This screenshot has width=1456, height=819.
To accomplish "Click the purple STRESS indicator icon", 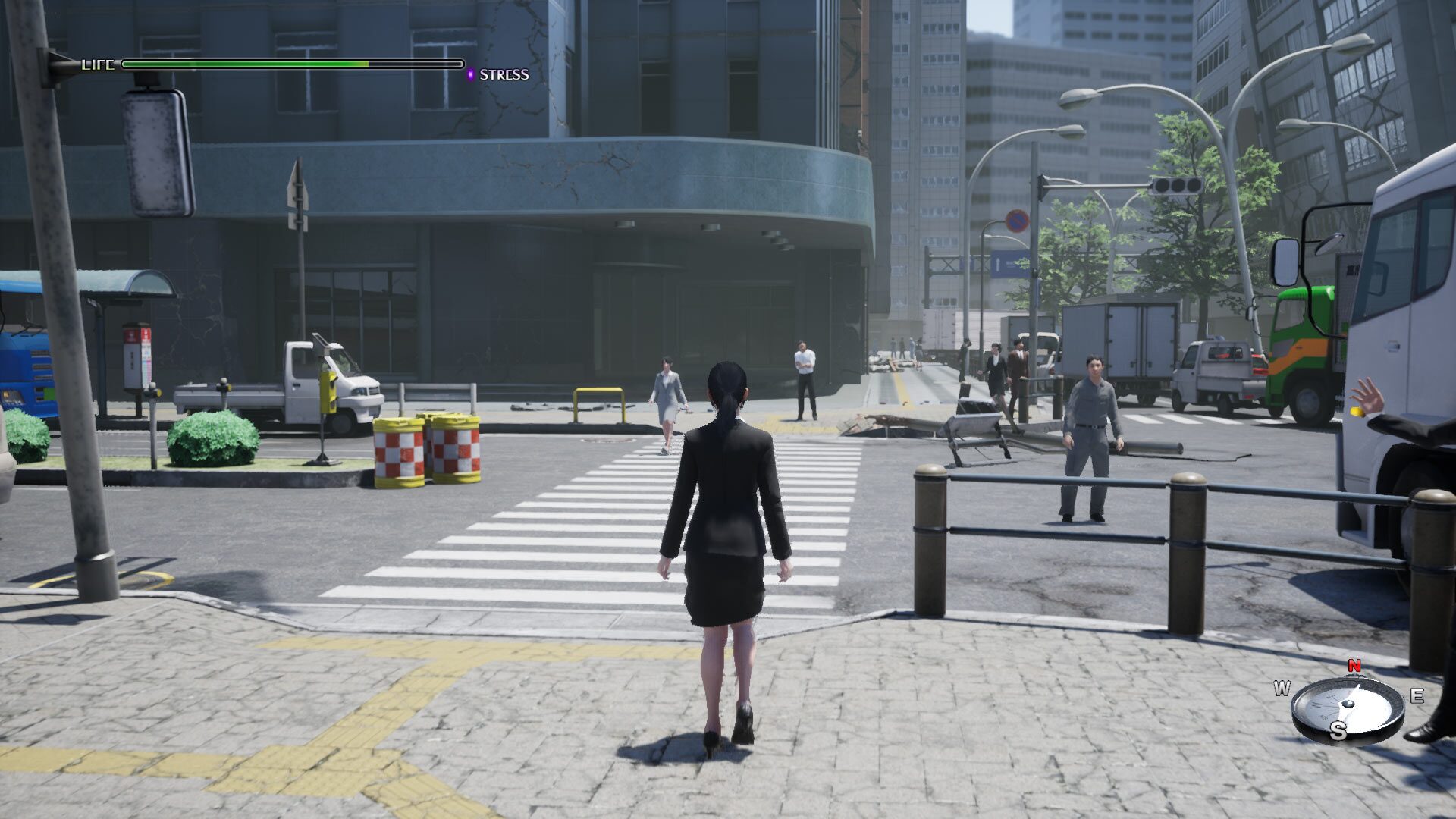I will point(472,75).
